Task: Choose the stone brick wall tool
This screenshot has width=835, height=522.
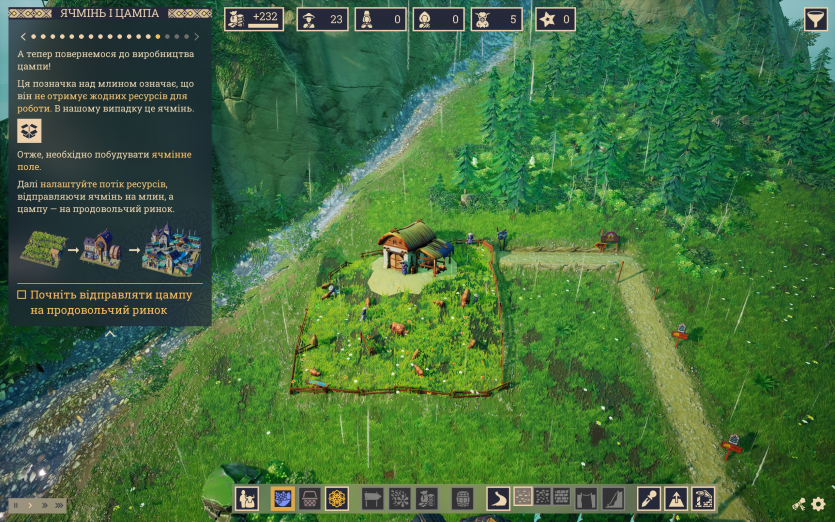Action: pos(561,496)
